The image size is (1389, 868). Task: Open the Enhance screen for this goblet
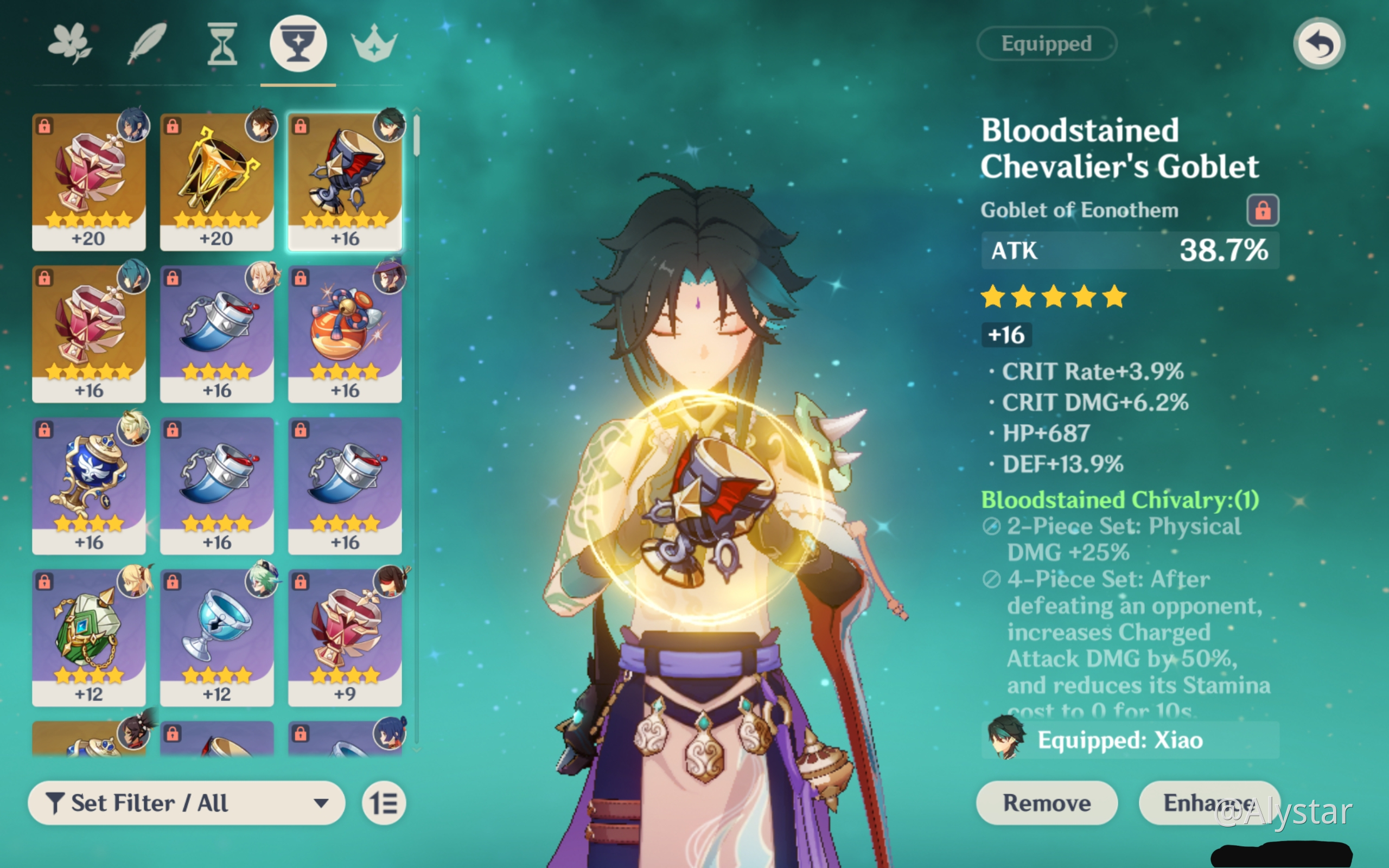click(x=1208, y=802)
